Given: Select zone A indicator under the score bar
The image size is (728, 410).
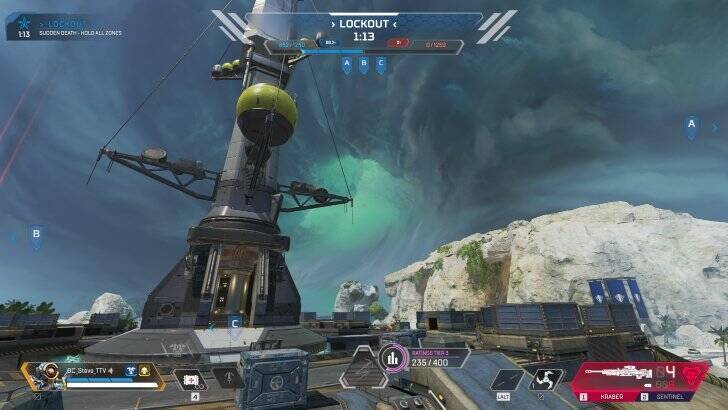Looking at the screenshot, I should [x=347, y=64].
